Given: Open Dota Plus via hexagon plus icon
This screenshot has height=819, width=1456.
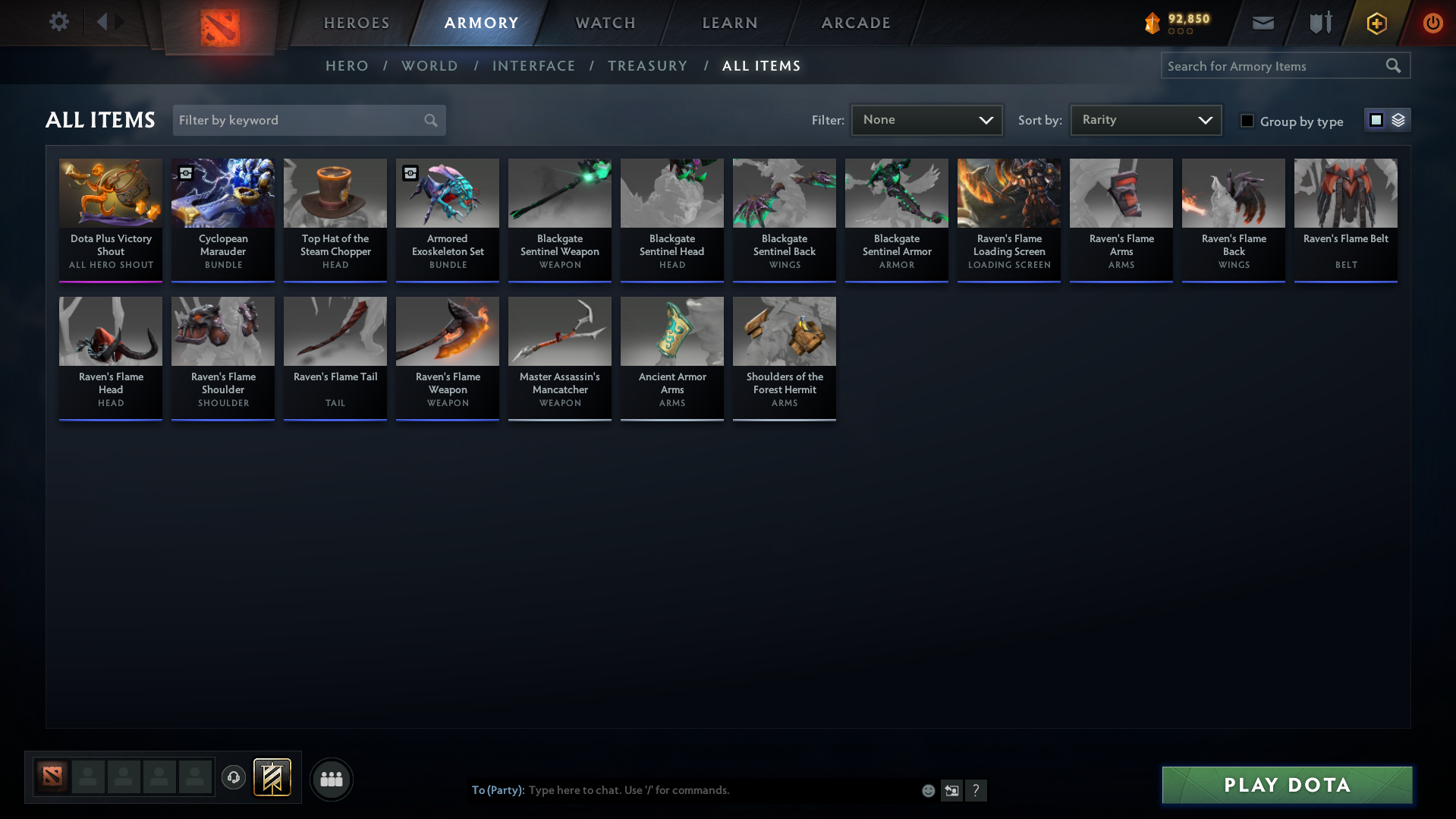Looking at the screenshot, I should coord(1376,24).
